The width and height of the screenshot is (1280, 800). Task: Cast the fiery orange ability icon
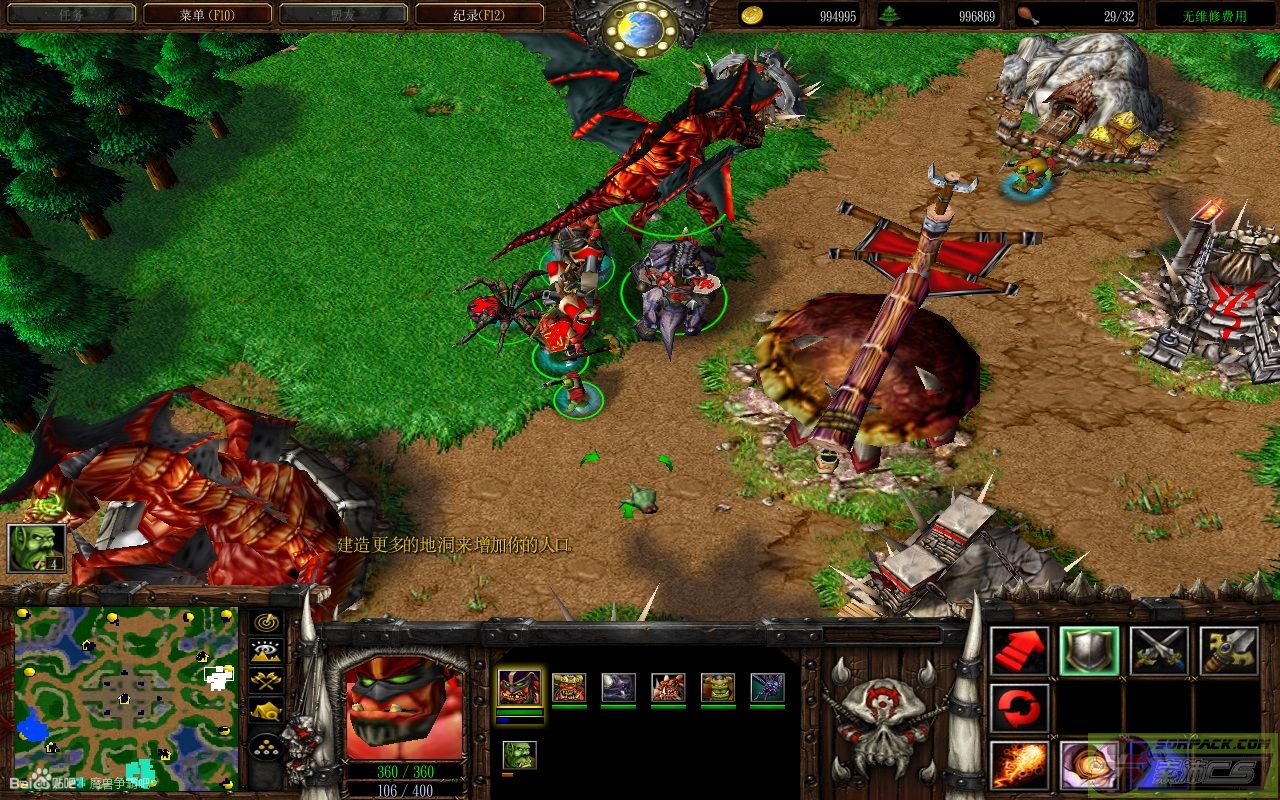[x=1019, y=765]
